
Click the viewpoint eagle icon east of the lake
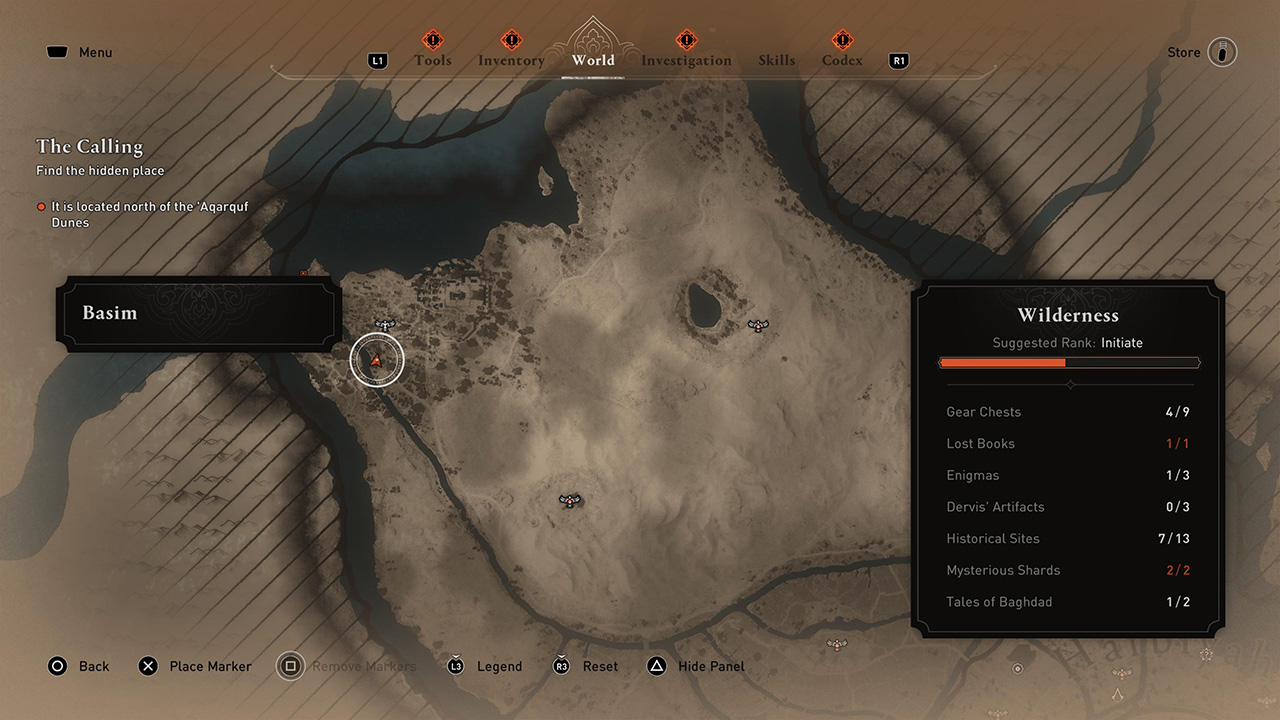point(758,325)
